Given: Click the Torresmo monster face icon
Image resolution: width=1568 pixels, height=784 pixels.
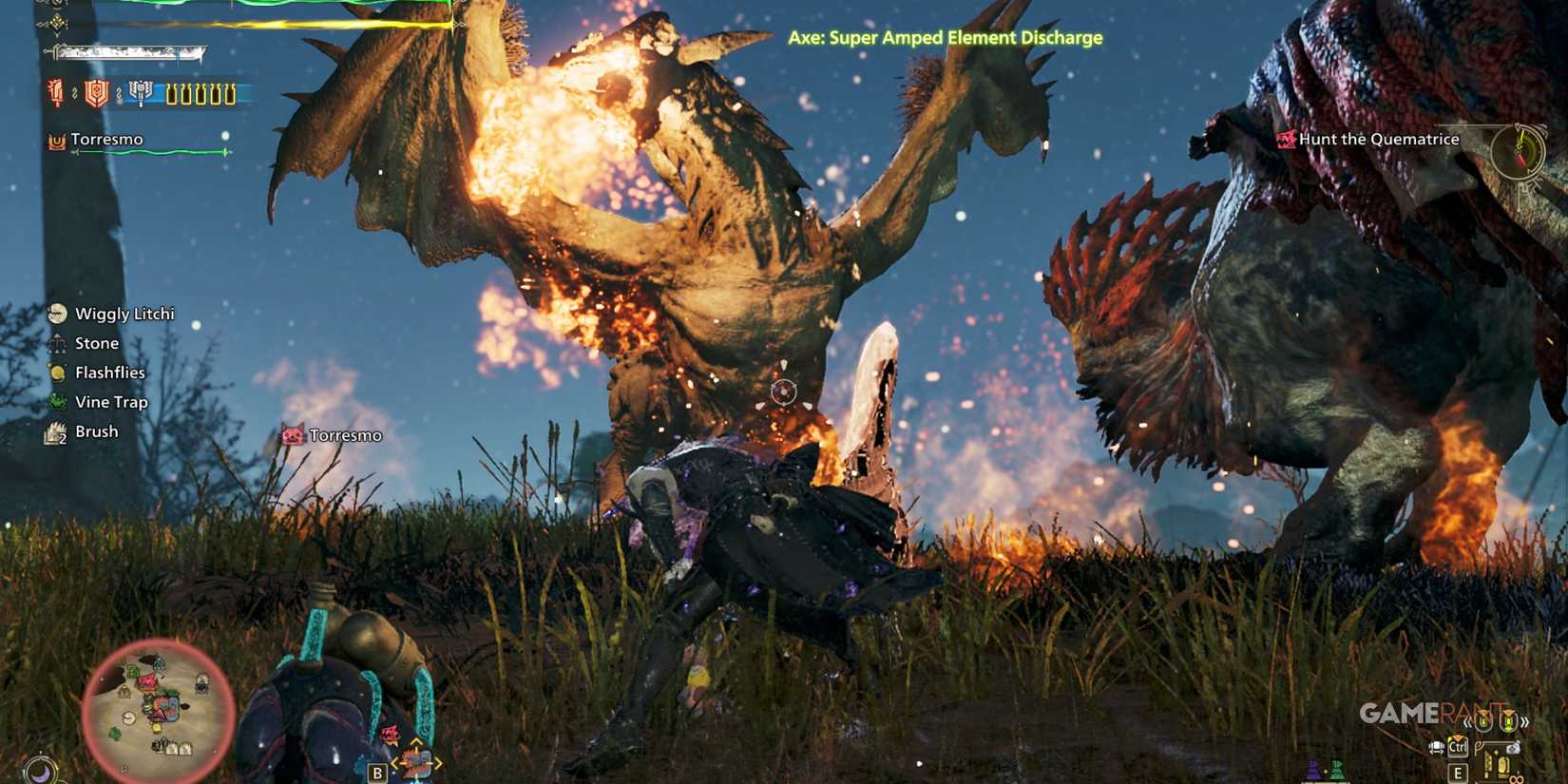Looking at the screenshot, I should coord(293,435).
